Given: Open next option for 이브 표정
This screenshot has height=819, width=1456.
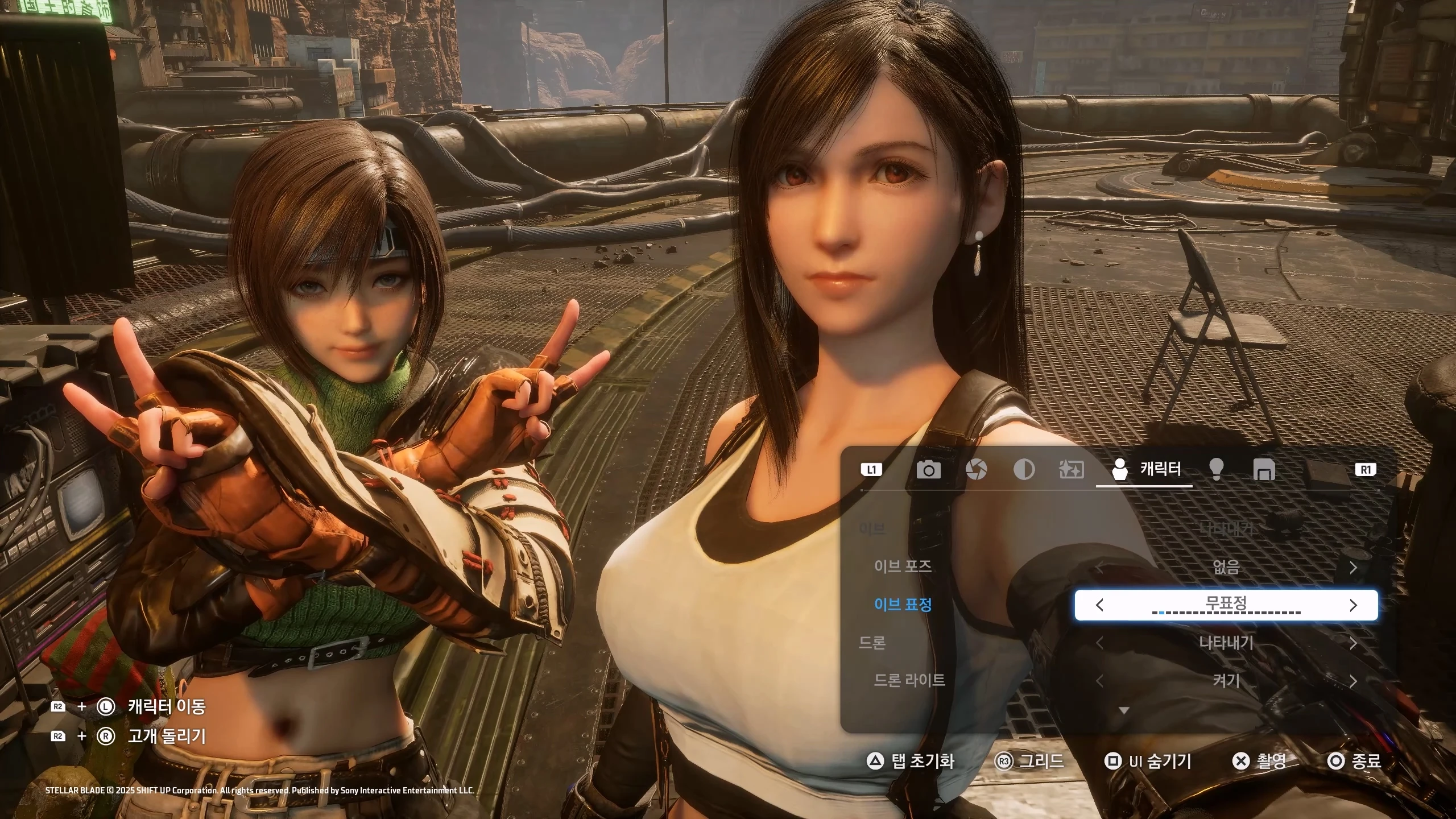Looking at the screenshot, I should pyautogui.click(x=1354, y=605).
